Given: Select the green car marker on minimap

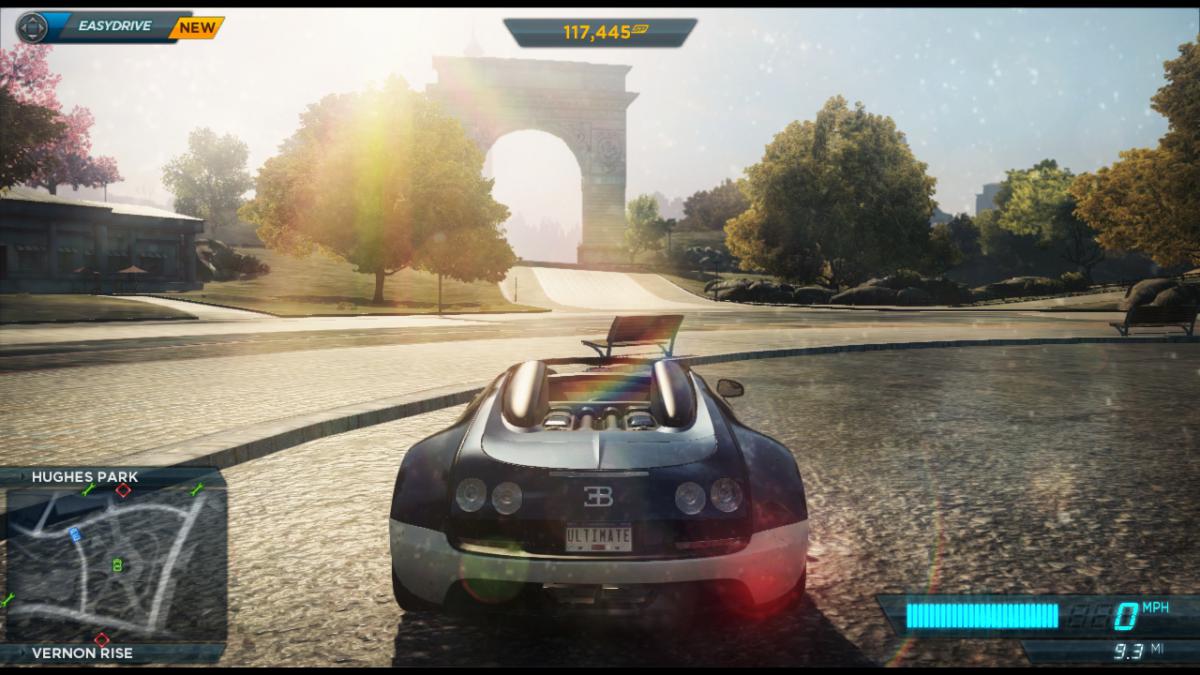Looking at the screenshot, I should coord(118,566).
